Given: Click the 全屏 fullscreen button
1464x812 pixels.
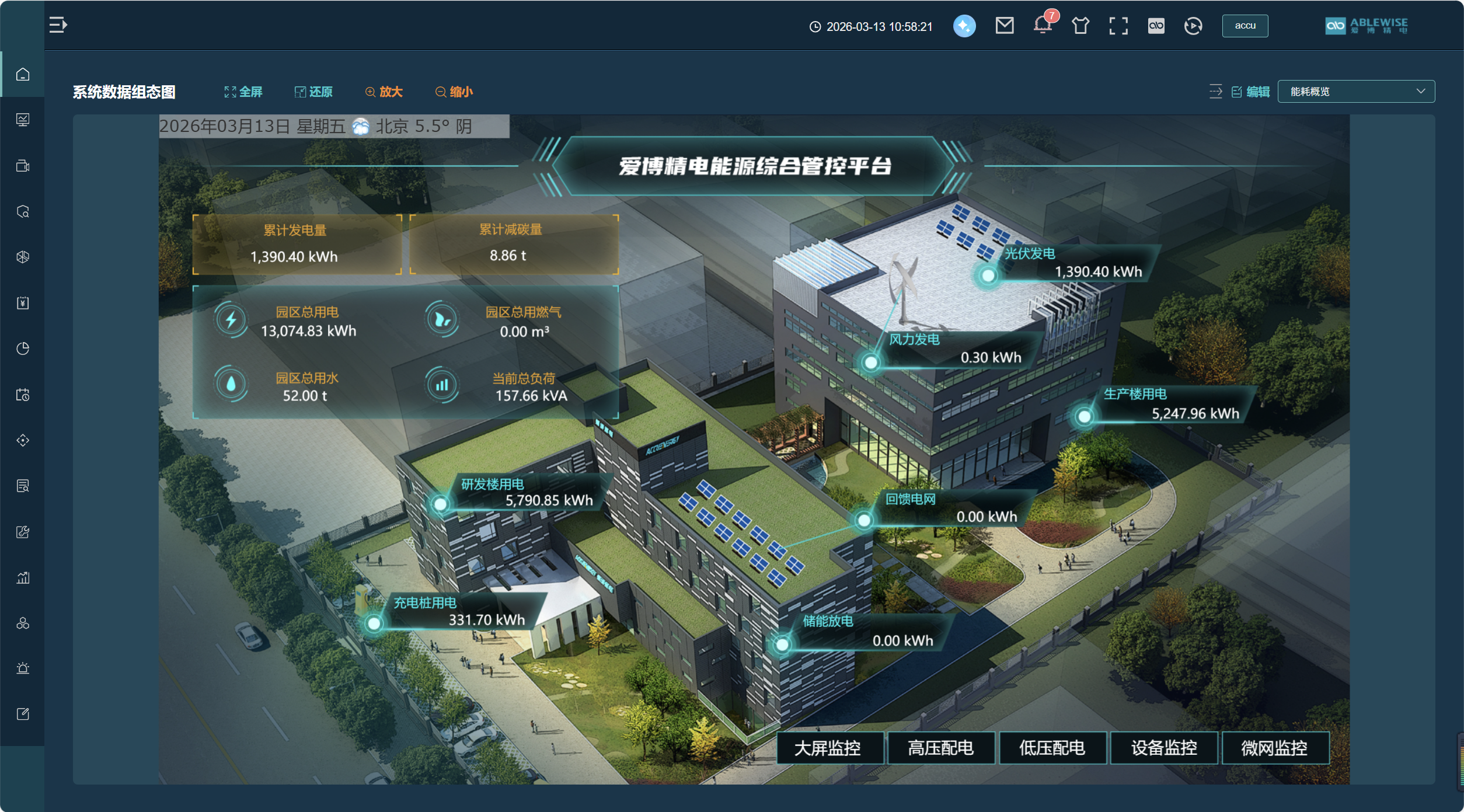Looking at the screenshot, I should pyautogui.click(x=244, y=92).
